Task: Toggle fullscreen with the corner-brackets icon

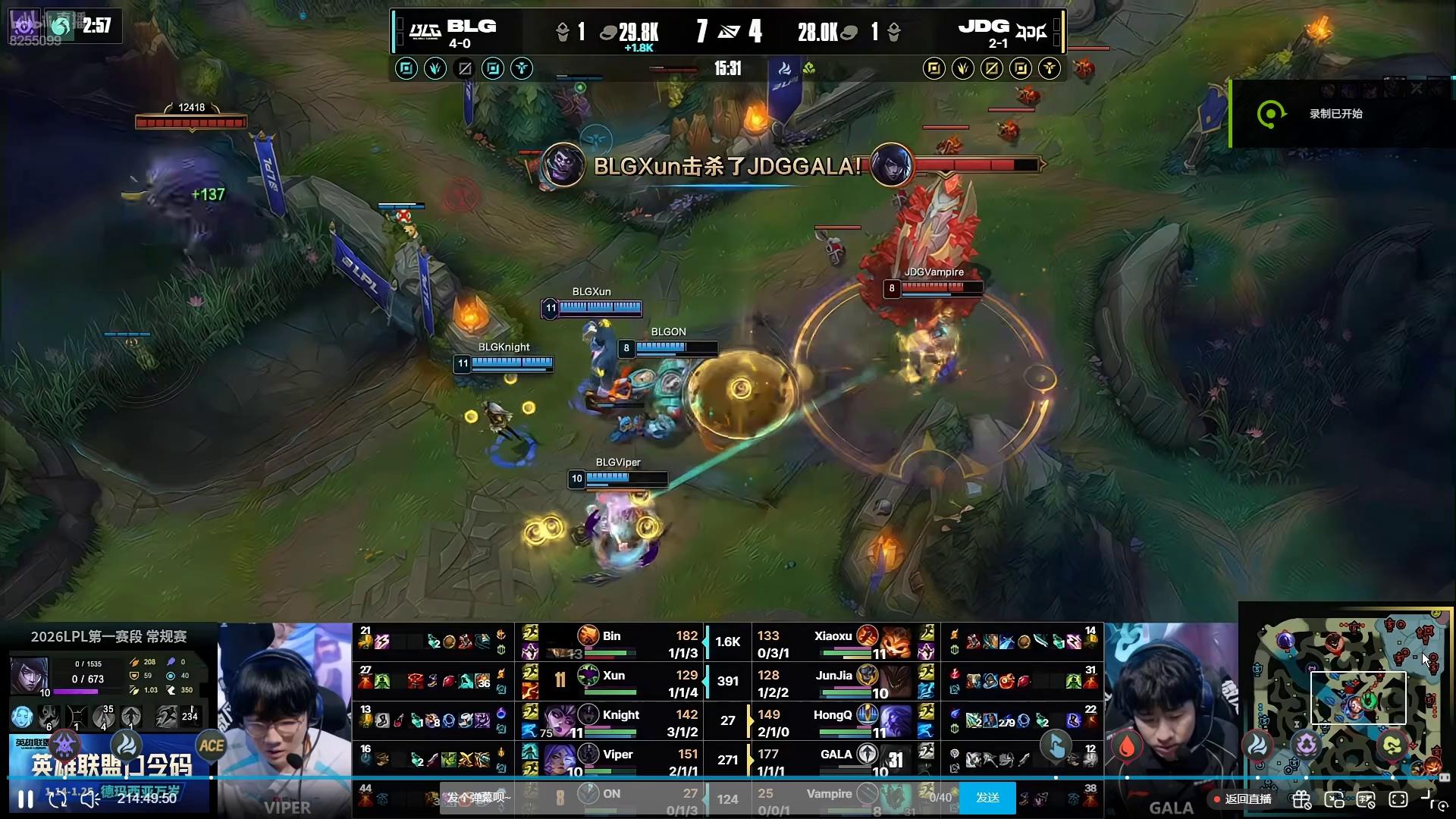Action: [1398, 799]
